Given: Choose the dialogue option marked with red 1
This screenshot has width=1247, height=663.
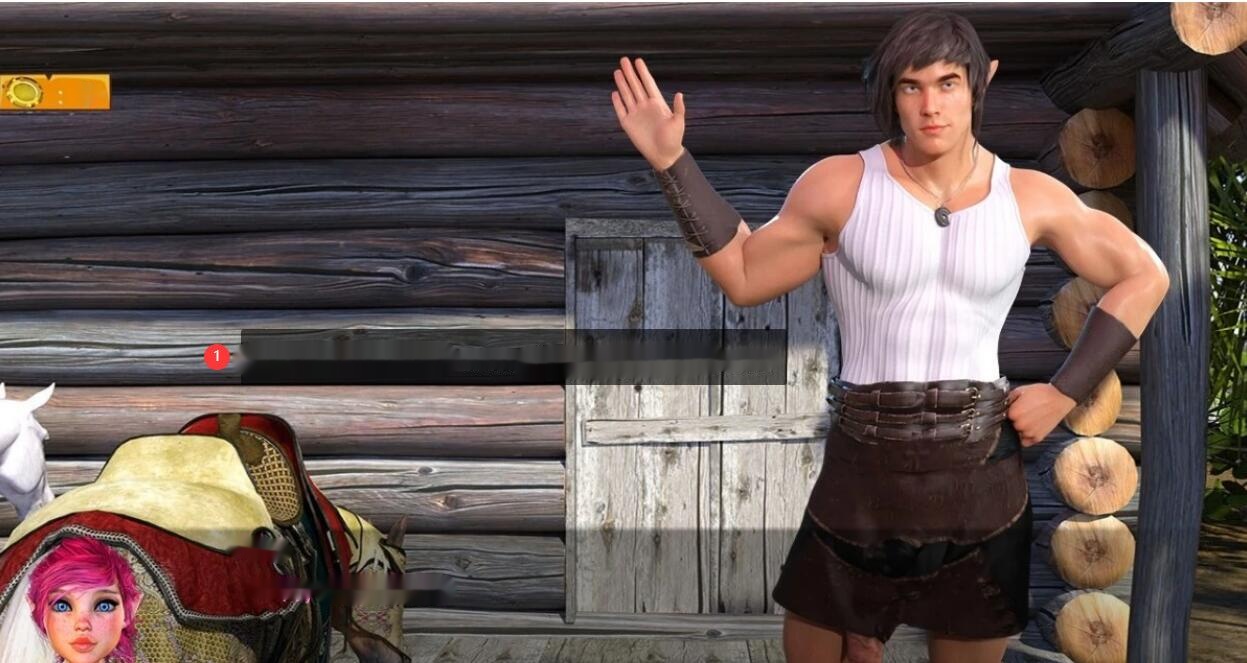Looking at the screenshot, I should coord(512,357).
